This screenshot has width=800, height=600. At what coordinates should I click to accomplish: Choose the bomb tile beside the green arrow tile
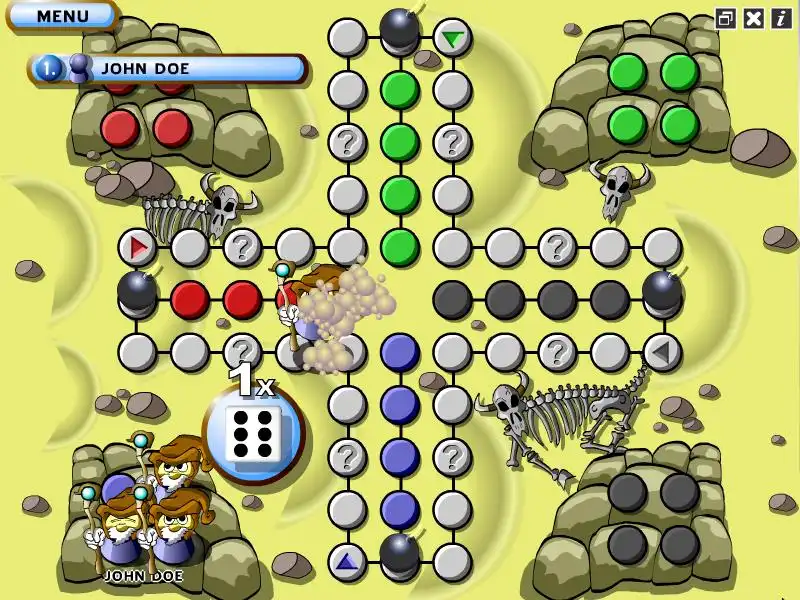[x=400, y=30]
